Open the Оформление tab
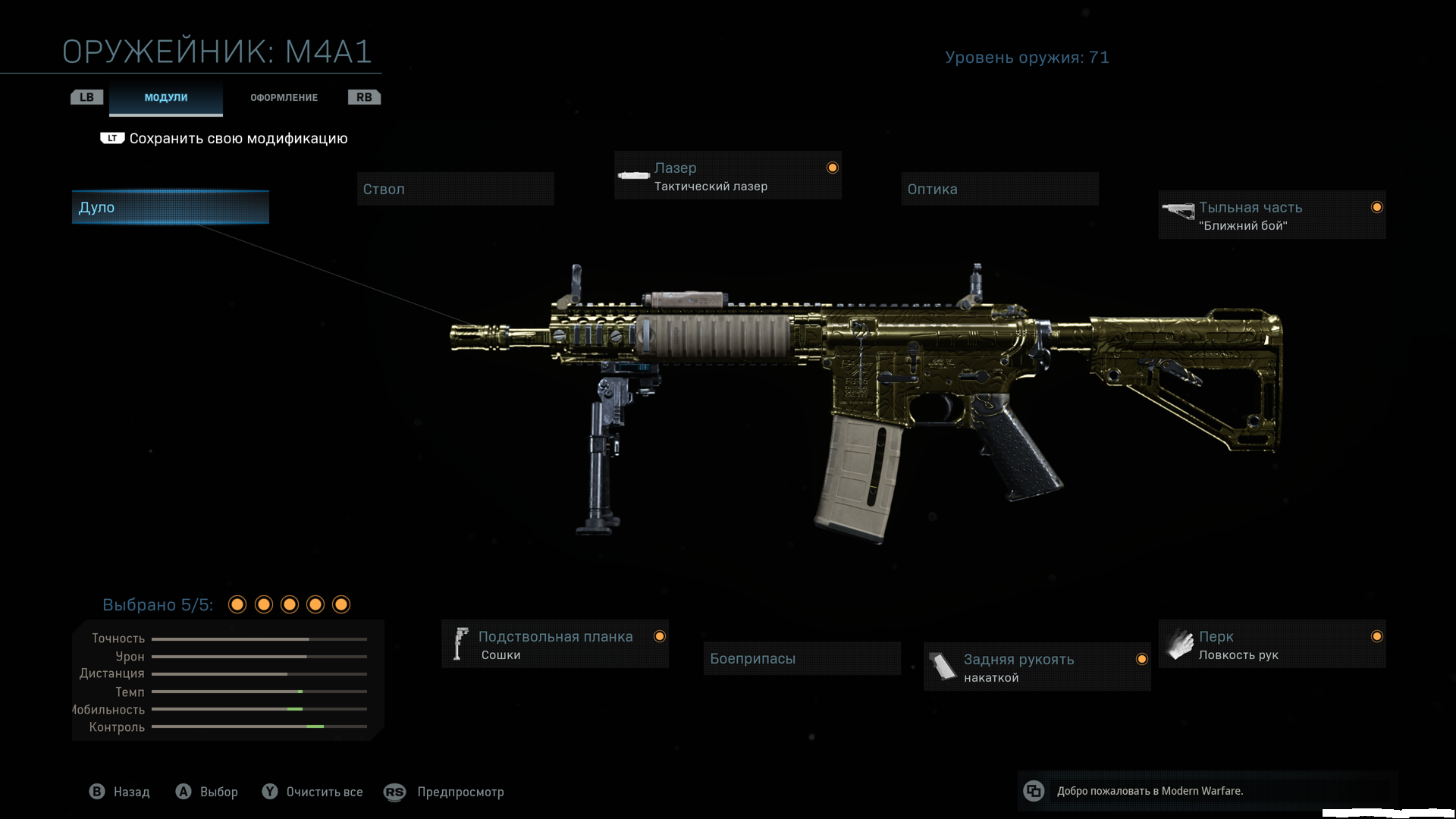 [x=284, y=98]
